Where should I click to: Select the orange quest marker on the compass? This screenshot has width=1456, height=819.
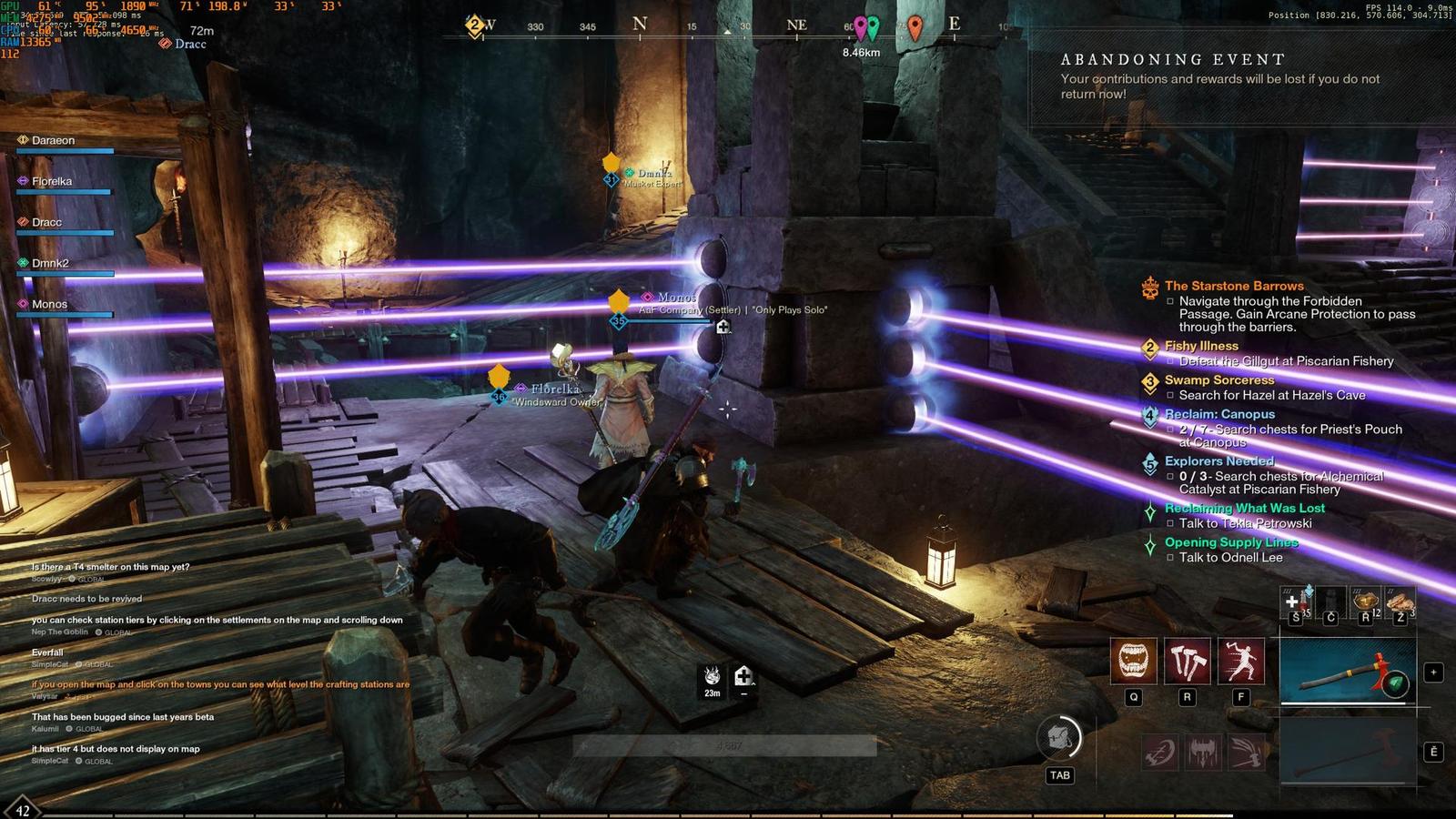point(915,26)
